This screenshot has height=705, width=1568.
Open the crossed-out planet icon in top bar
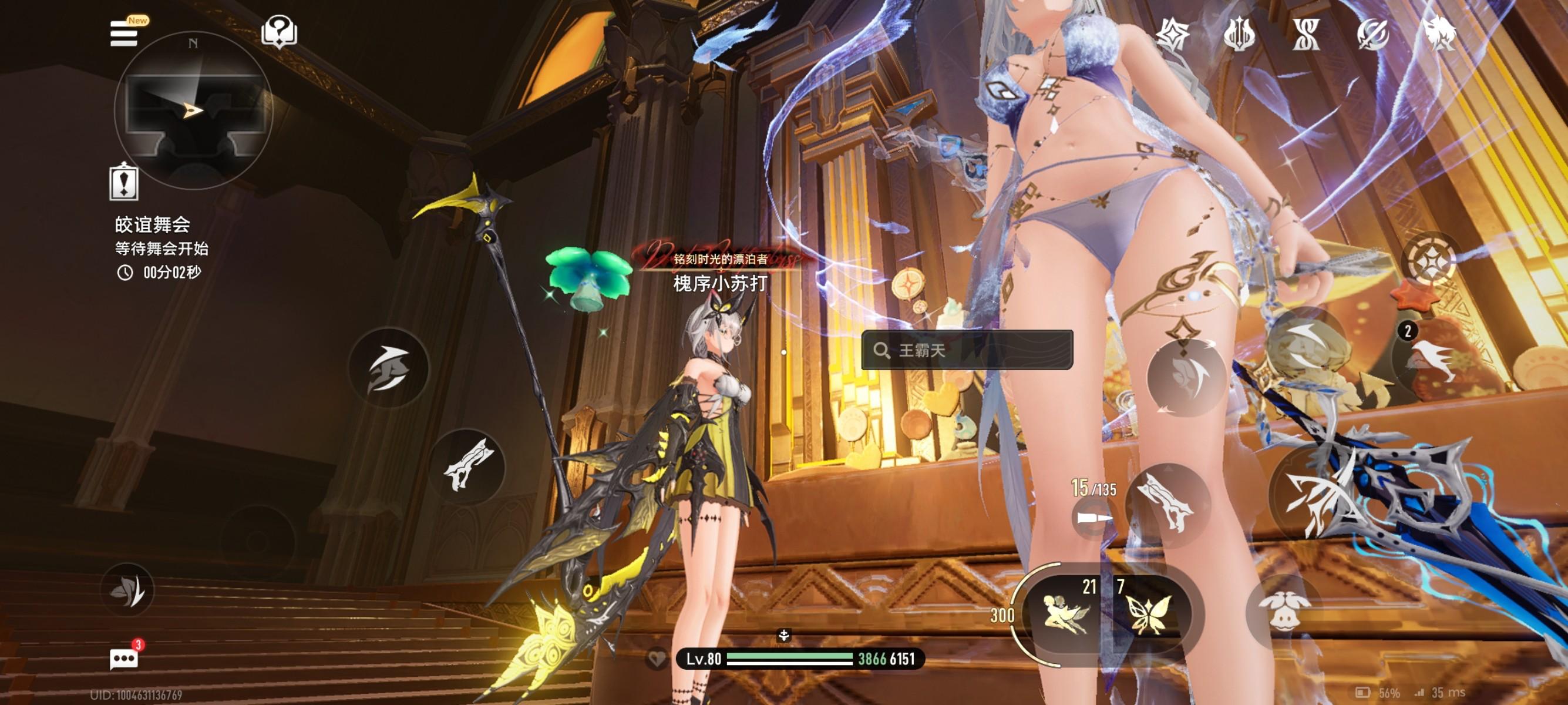pyautogui.click(x=1372, y=33)
